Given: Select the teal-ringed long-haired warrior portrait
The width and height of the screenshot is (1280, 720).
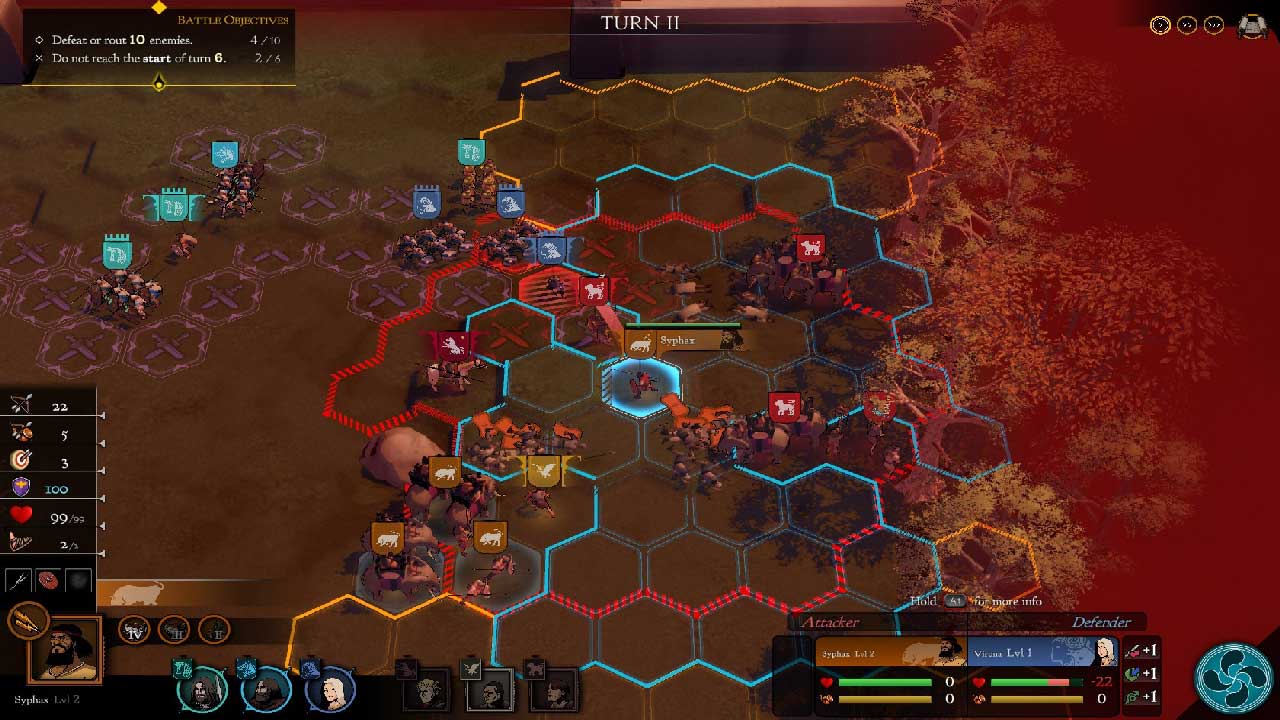Looking at the screenshot, I should point(202,689).
